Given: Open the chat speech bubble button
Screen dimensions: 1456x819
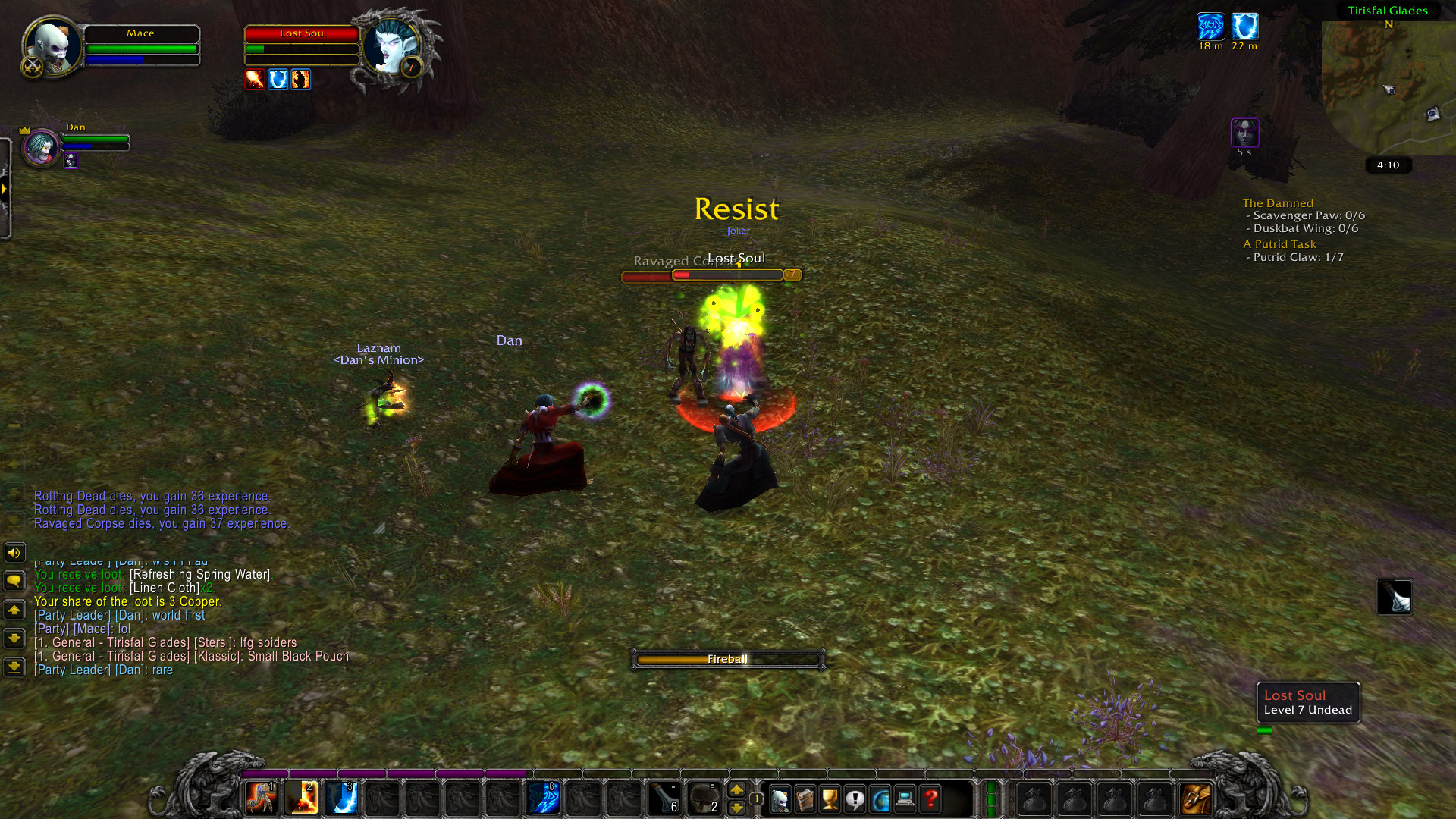Looking at the screenshot, I should 14,581.
